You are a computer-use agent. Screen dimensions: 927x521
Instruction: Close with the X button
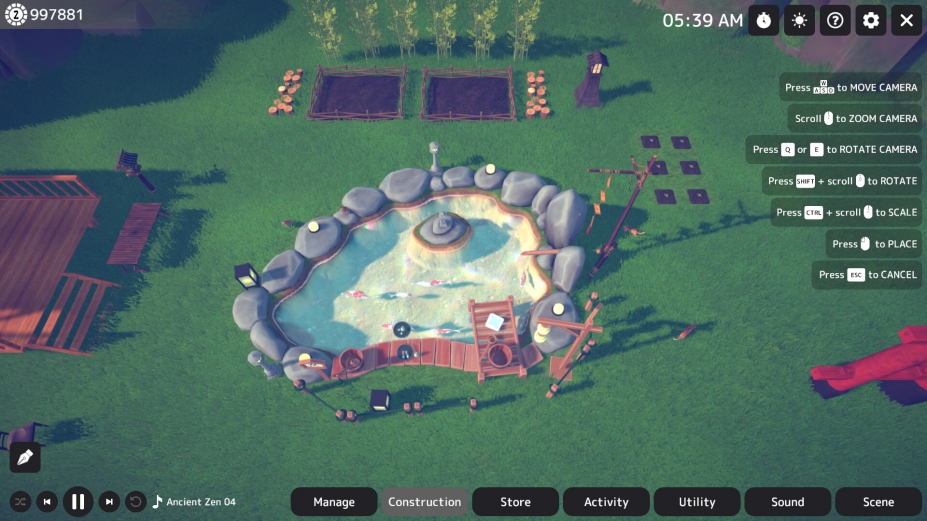[906, 20]
